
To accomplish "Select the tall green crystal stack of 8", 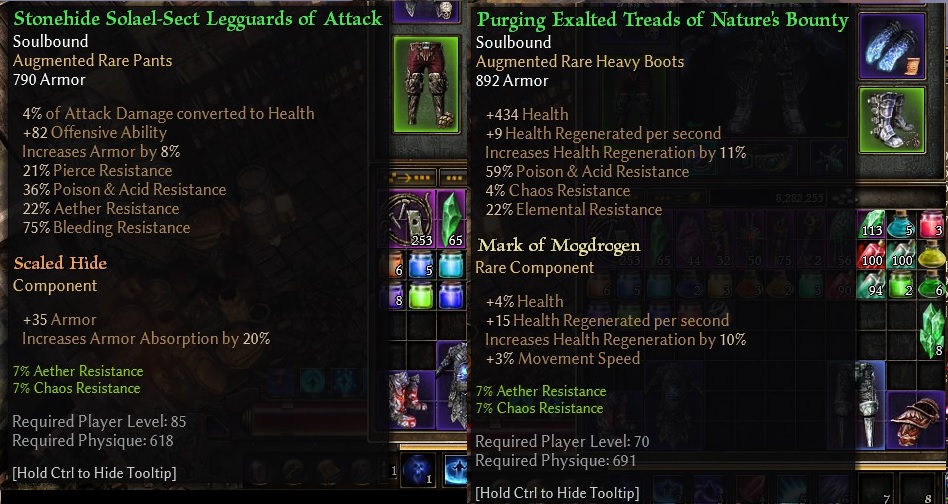I will click(x=931, y=330).
